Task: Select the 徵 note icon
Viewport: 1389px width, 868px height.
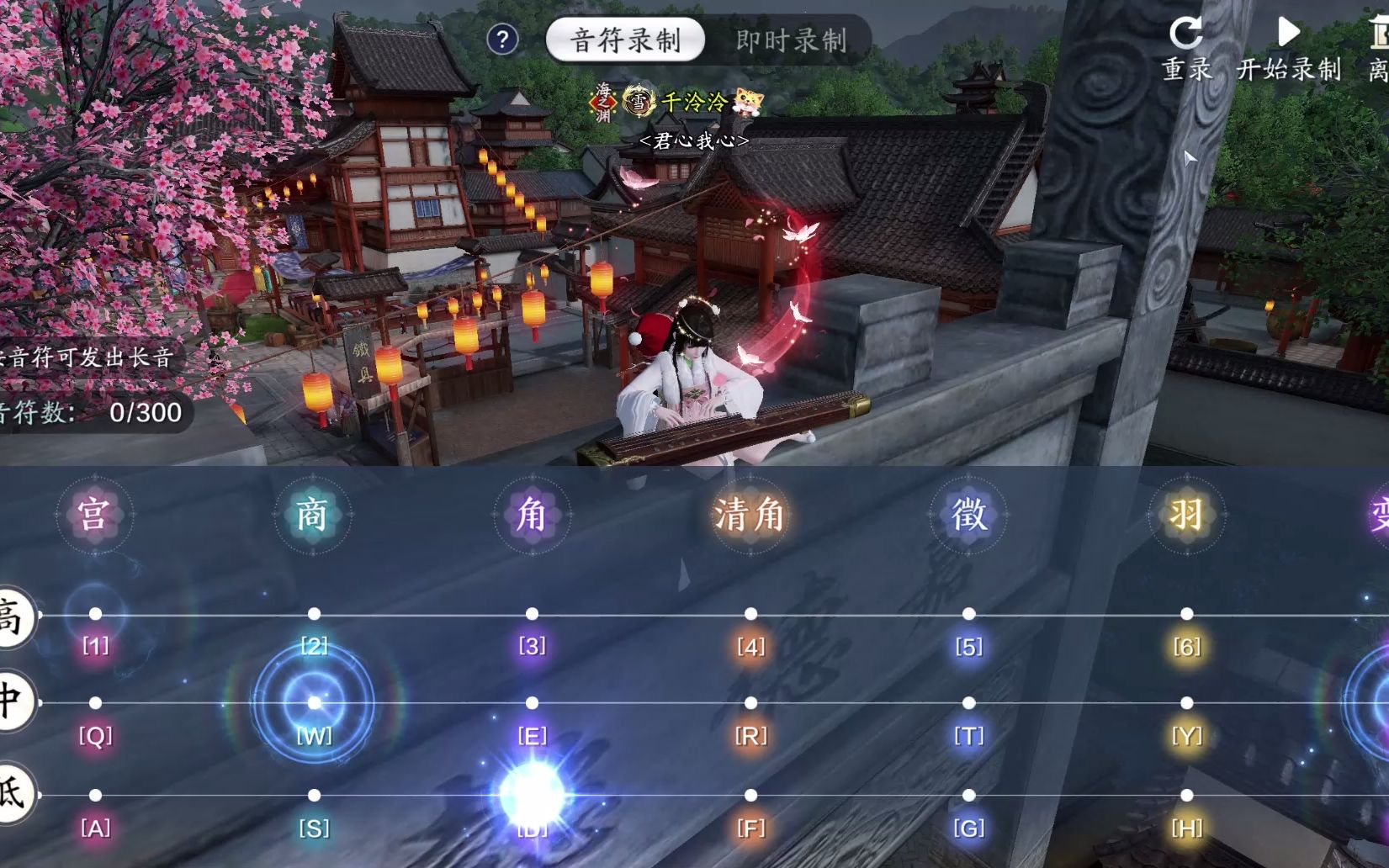Action: [968, 516]
